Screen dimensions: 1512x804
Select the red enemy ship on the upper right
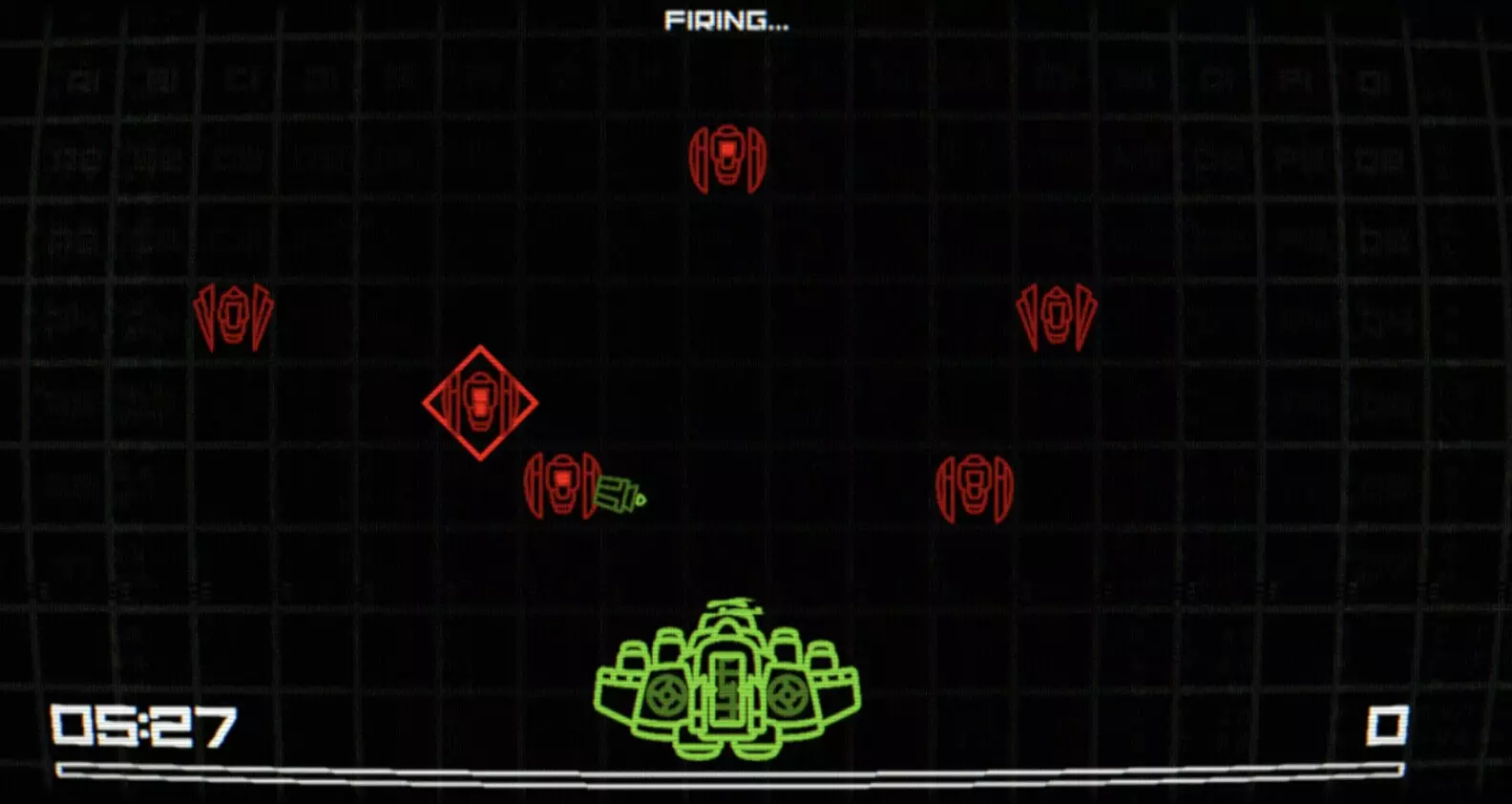point(1057,315)
